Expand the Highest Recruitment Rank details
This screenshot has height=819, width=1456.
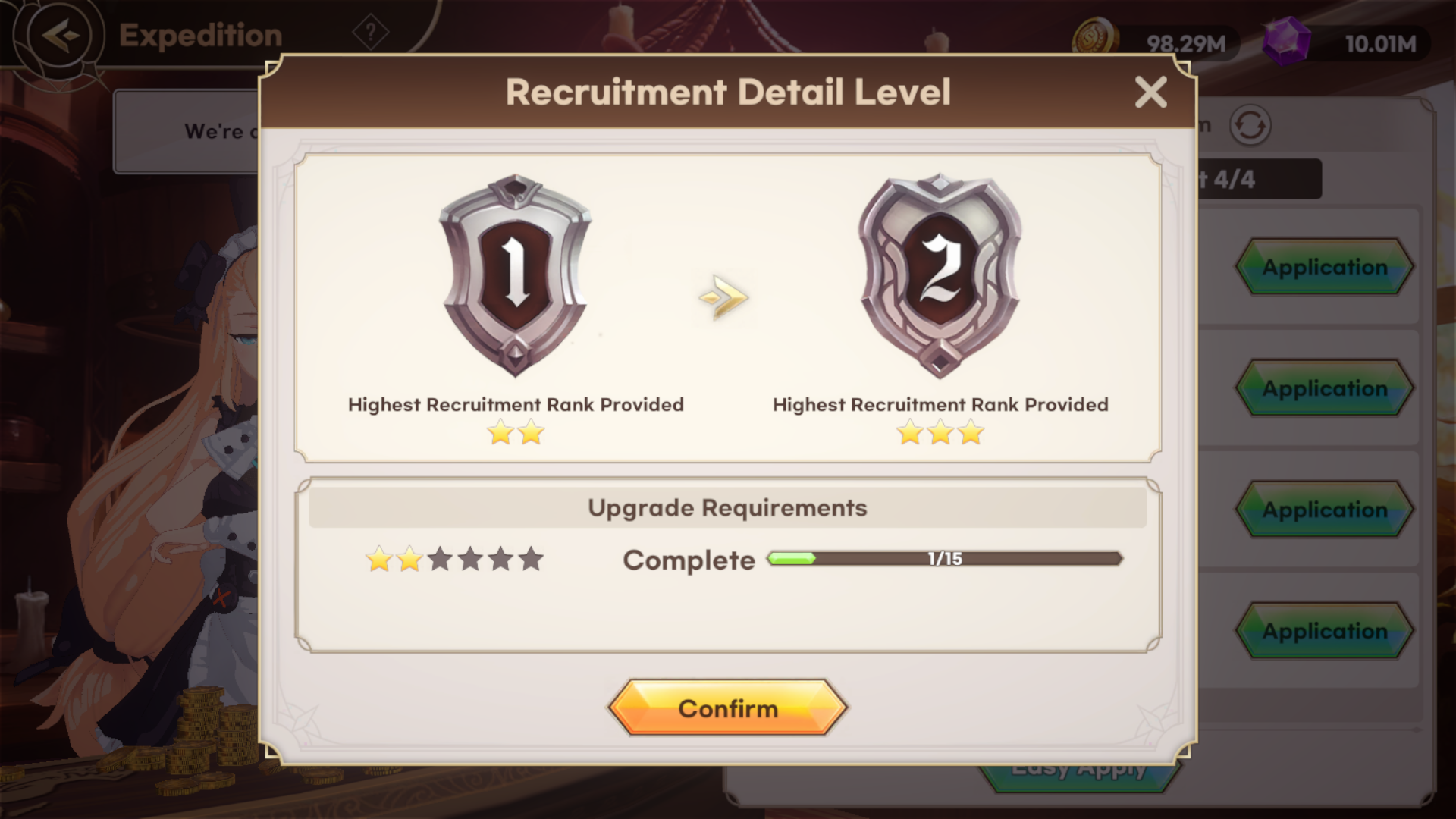(x=516, y=404)
